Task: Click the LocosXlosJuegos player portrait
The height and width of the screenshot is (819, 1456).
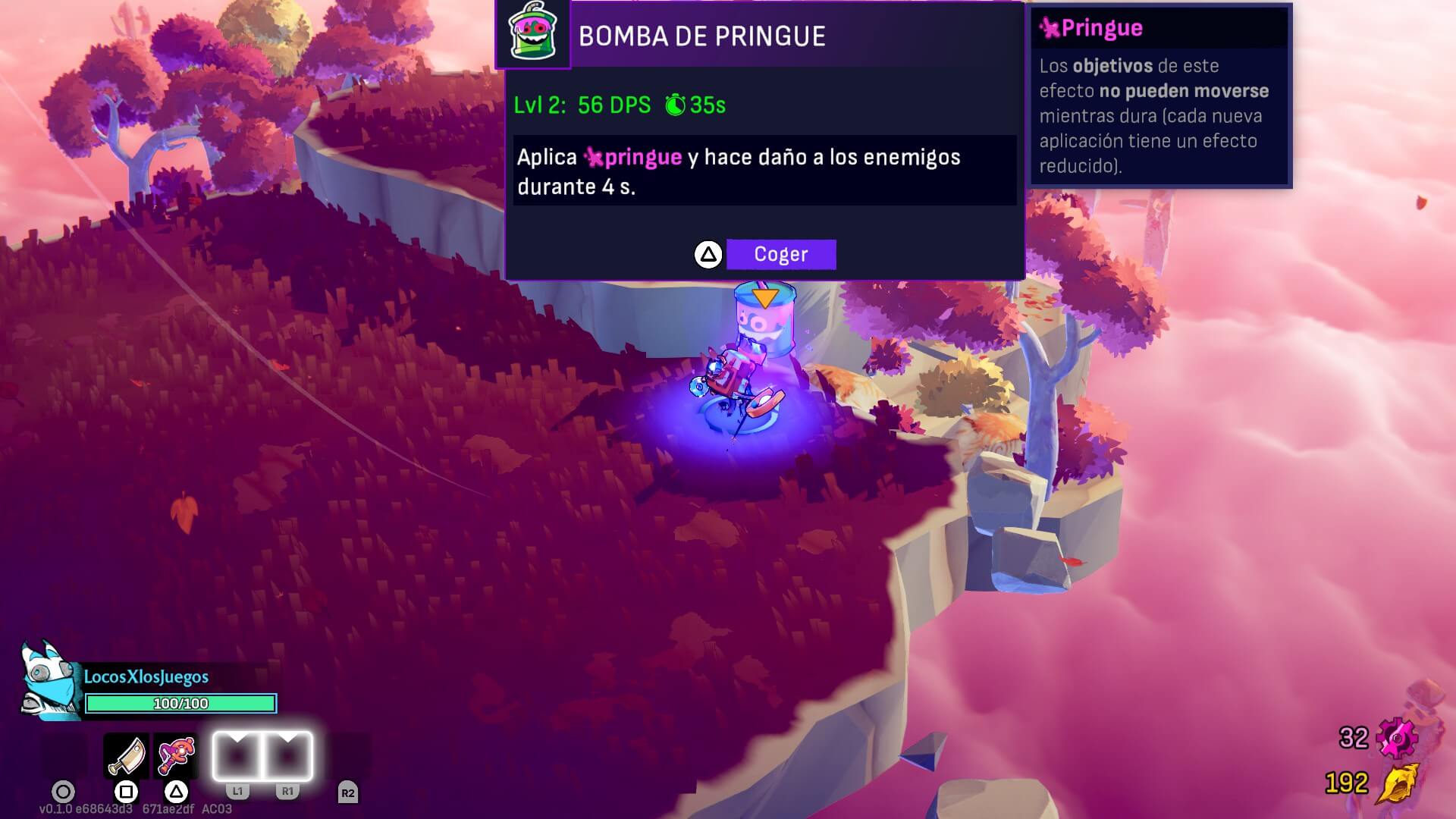Action: click(50, 682)
